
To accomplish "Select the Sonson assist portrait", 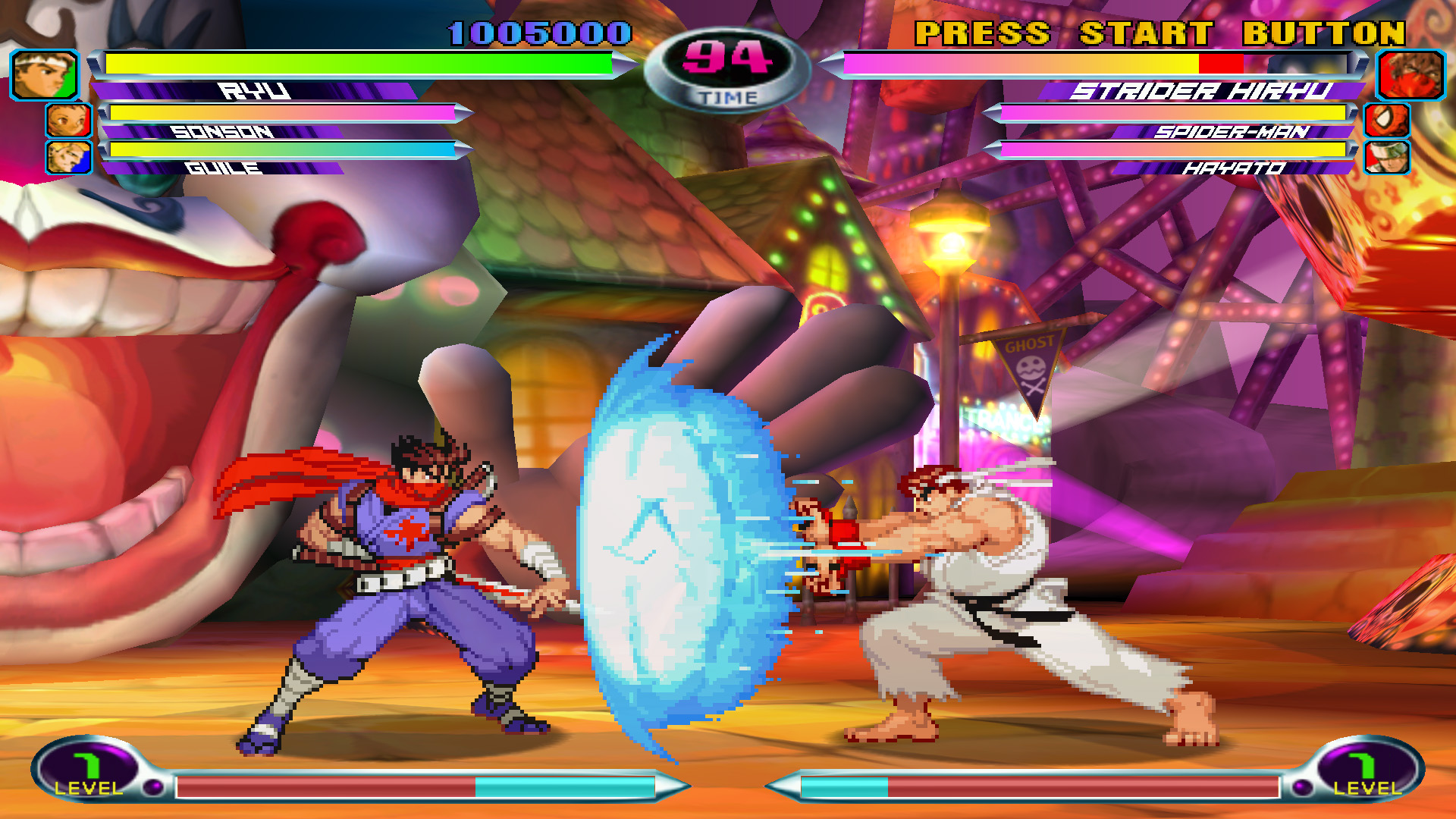I will click(68, 121).
